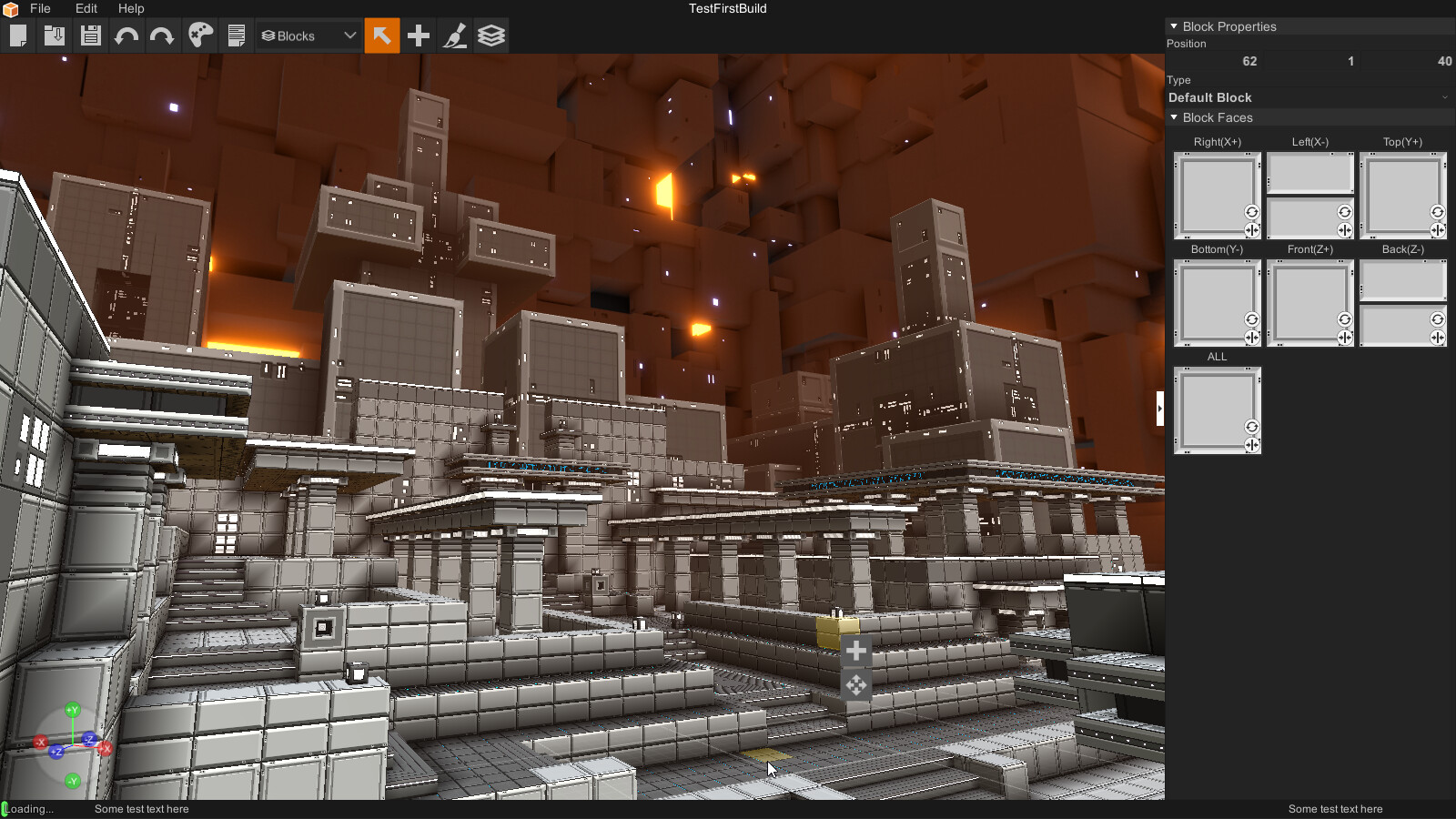Choose the plus add-block tool
This screenshot has width=1456, height=819.
(x=419, y=36)
